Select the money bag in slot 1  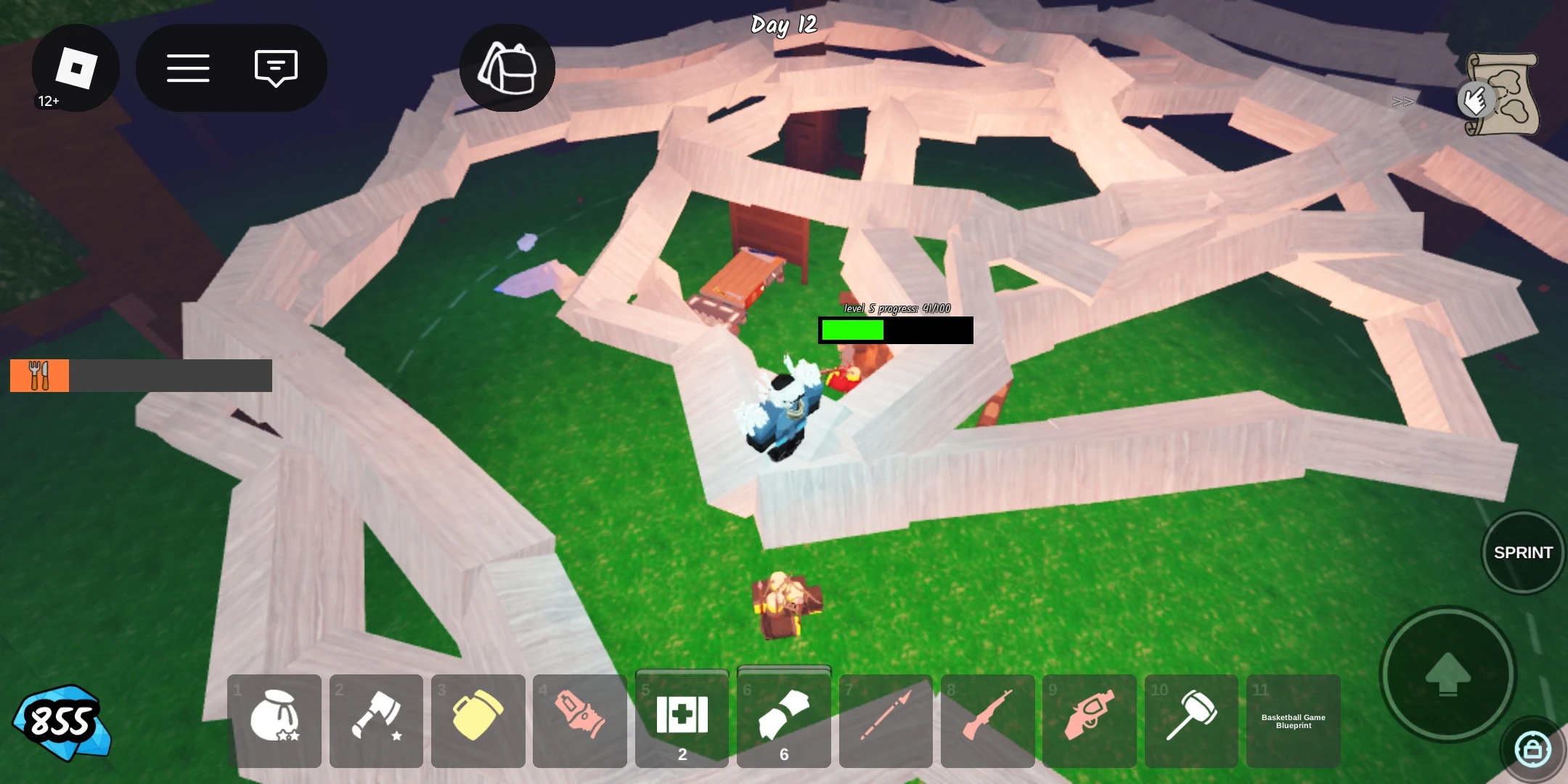pyautogui.click(x=274, y=720)
